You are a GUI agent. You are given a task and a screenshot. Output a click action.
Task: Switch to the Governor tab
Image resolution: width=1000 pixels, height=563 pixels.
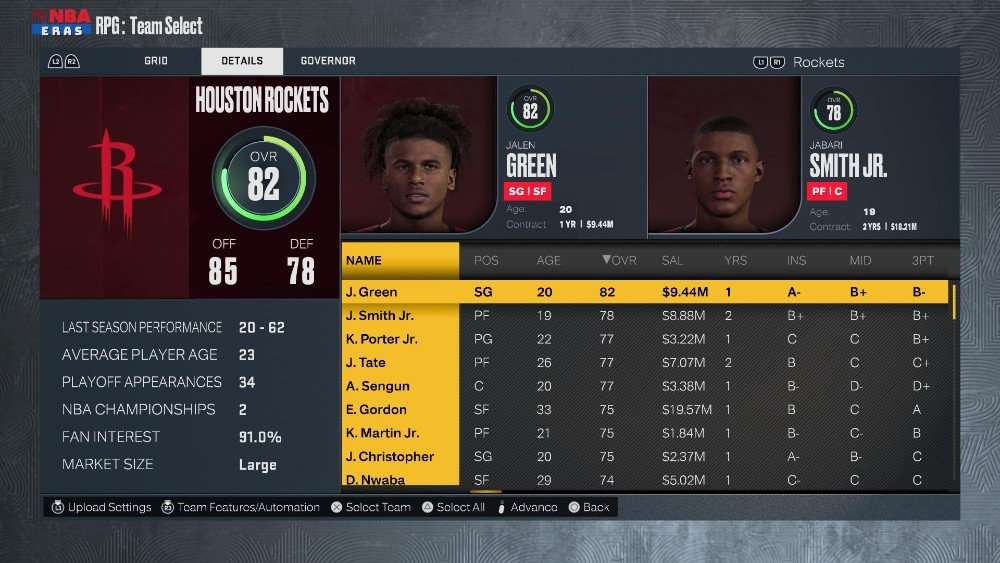[x=328, y=61]
